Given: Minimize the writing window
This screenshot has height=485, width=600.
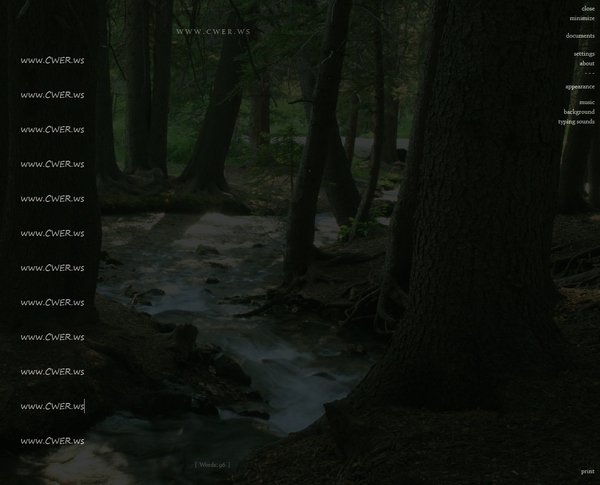Looking at the screenshot, I should point(582,18).
